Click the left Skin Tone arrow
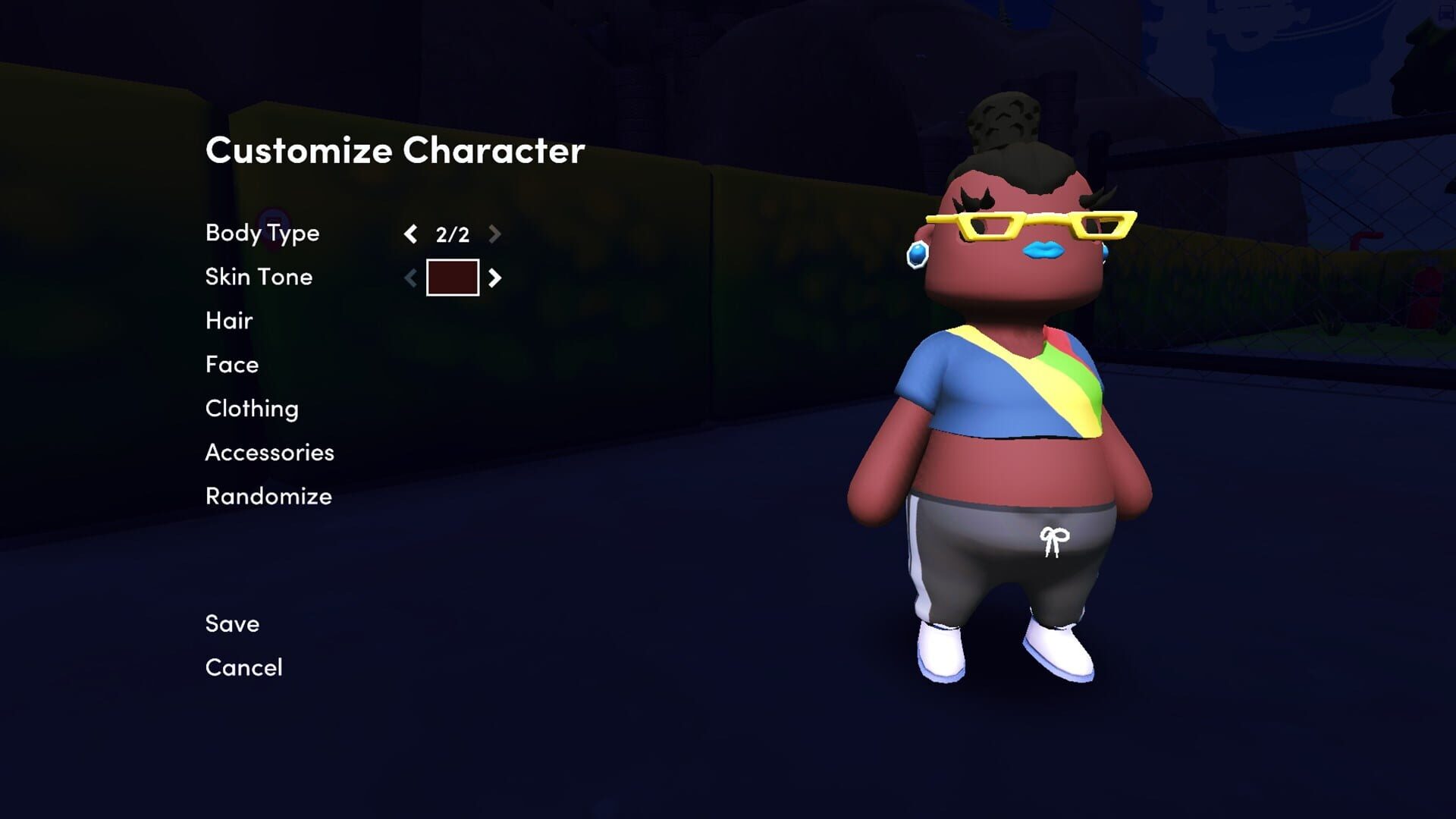The image size is (1456, 819). [x=410, y=278]
